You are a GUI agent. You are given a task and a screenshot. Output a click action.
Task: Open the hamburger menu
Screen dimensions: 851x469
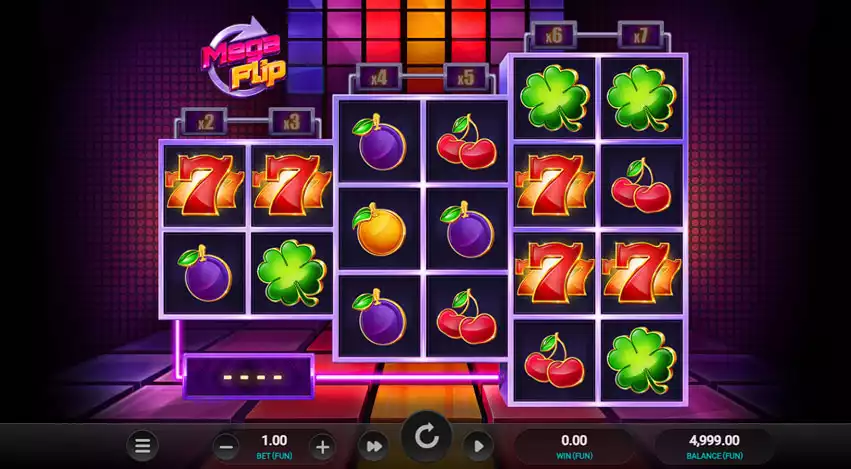[143, 446]
